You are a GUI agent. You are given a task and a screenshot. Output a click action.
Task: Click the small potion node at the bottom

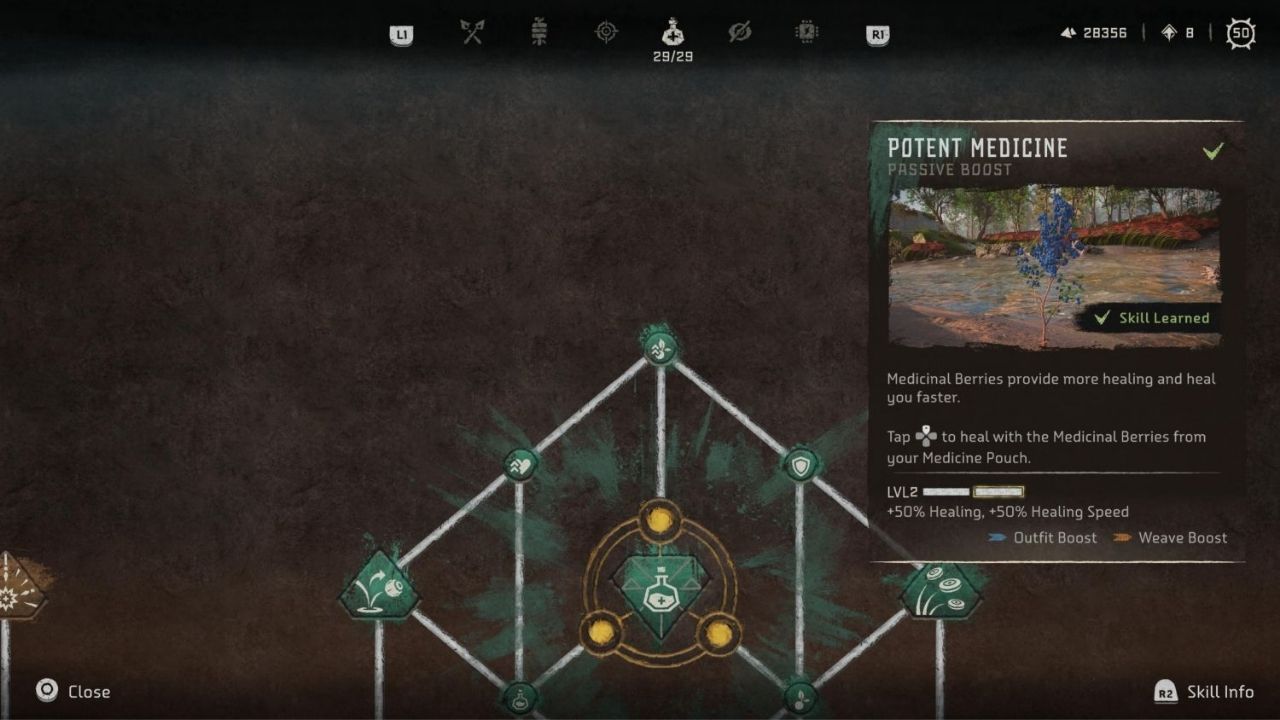520,698
